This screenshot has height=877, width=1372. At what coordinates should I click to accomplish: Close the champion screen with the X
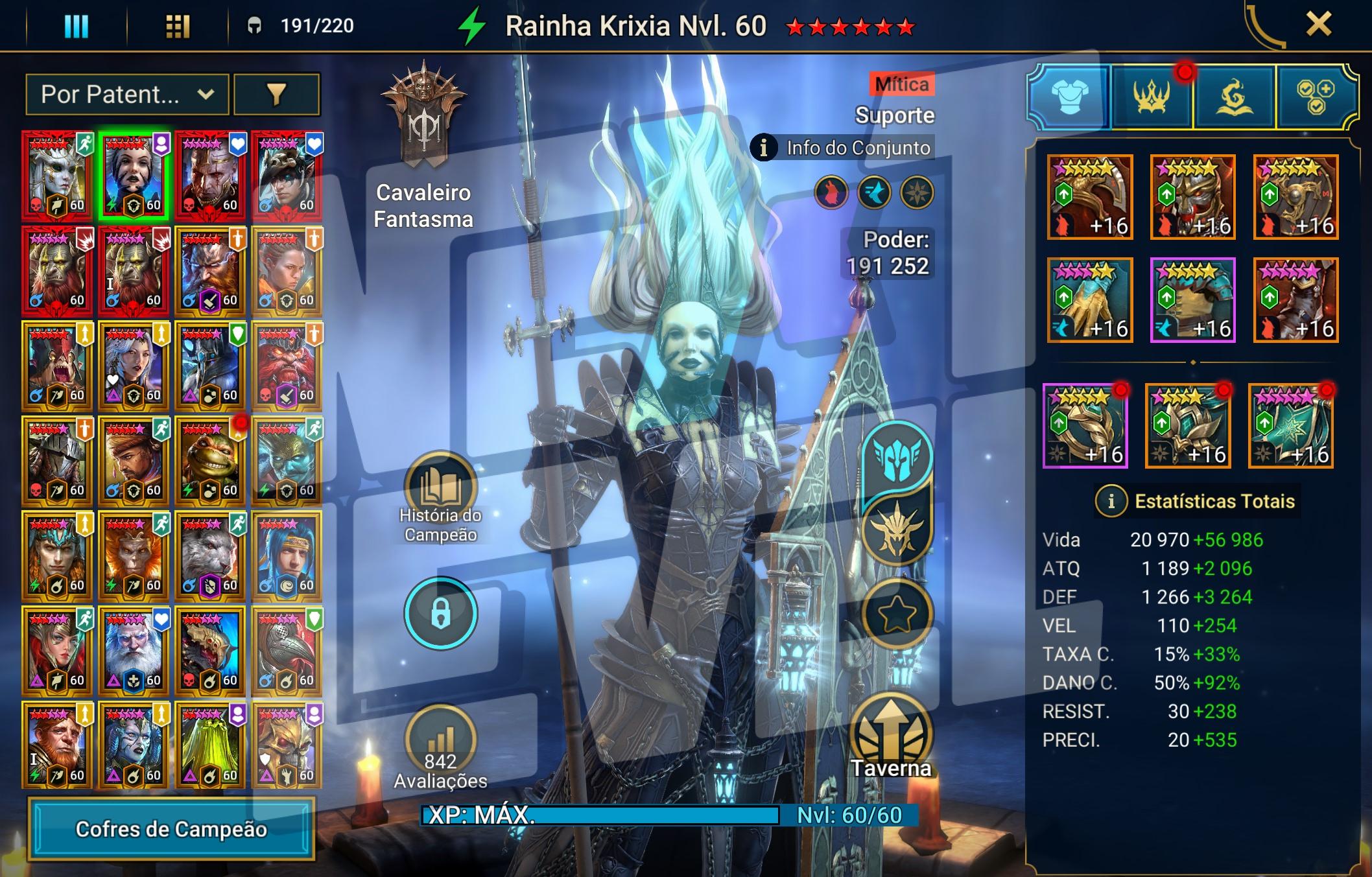point(1318,25)
